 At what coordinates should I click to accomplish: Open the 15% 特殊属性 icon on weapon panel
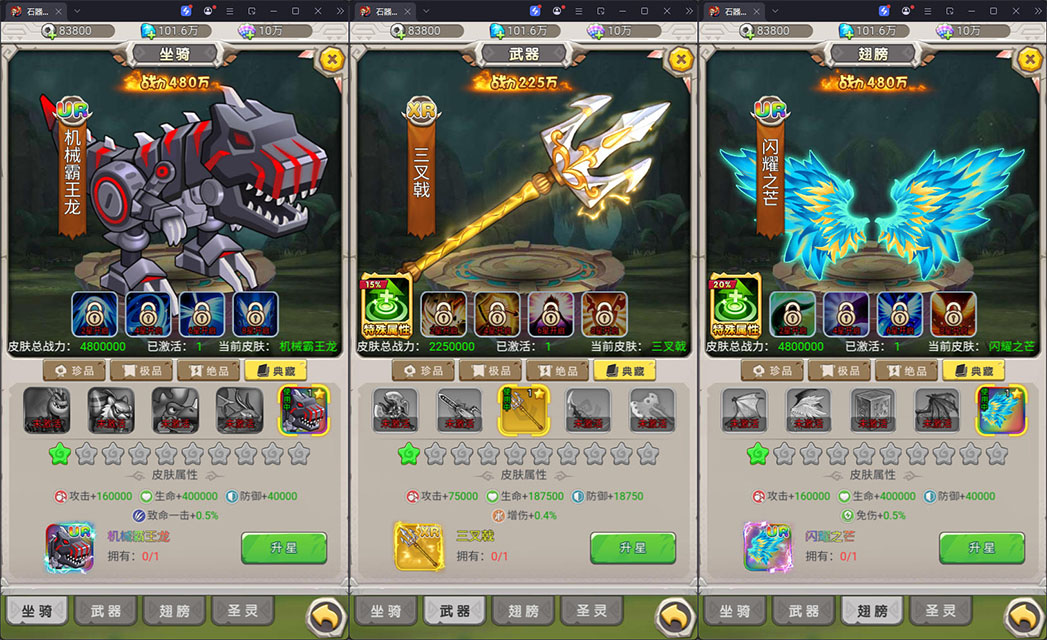pos(386,305)
